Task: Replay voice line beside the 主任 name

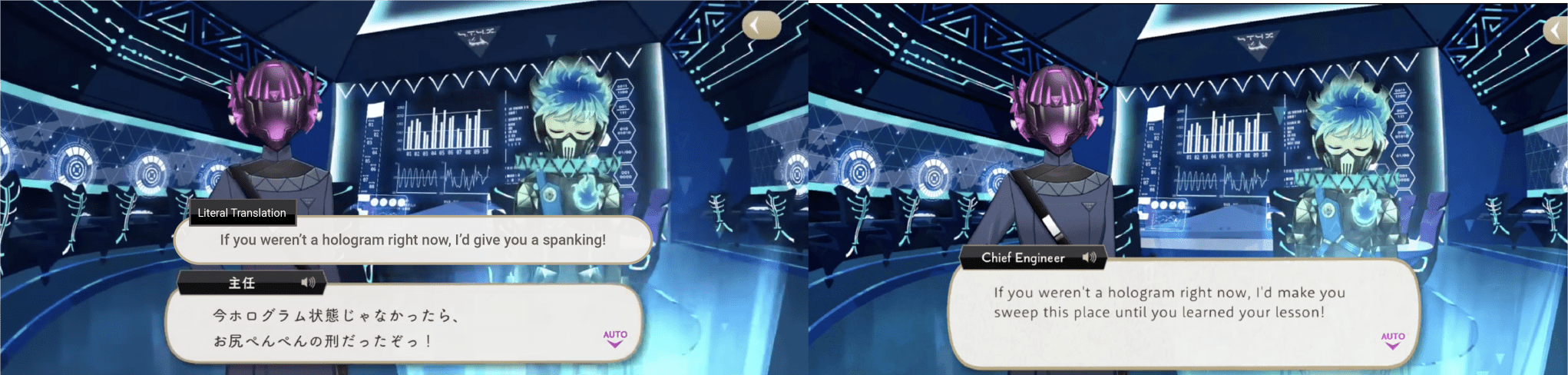Action: 308,283
